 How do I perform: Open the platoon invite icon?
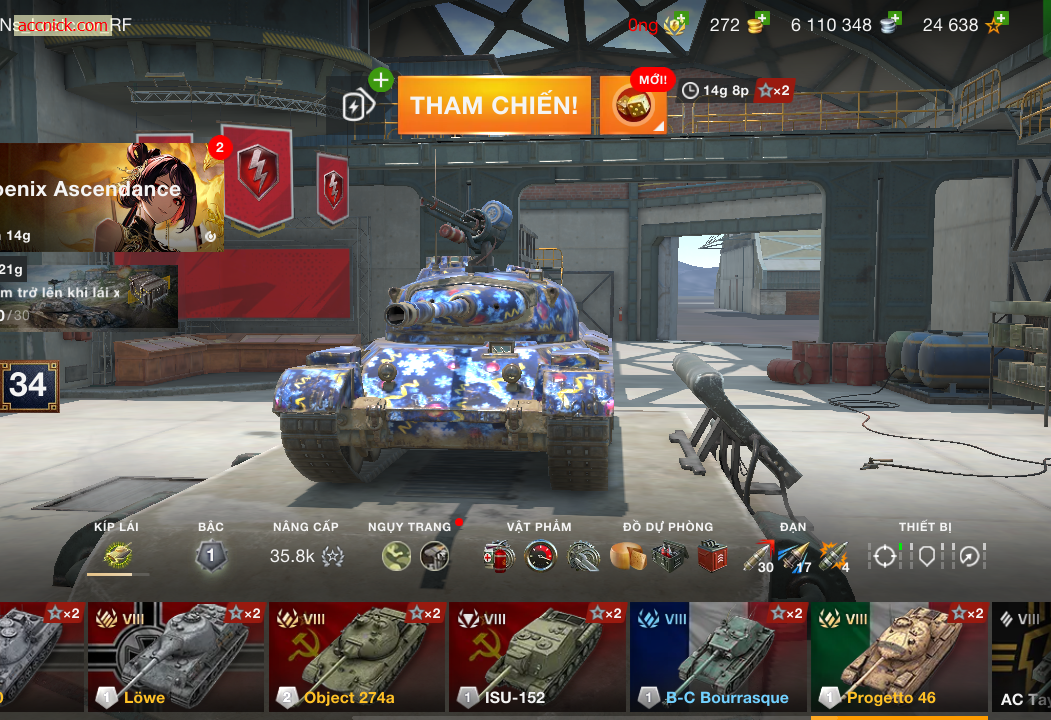pyautogui.click(x=359, y=105)
